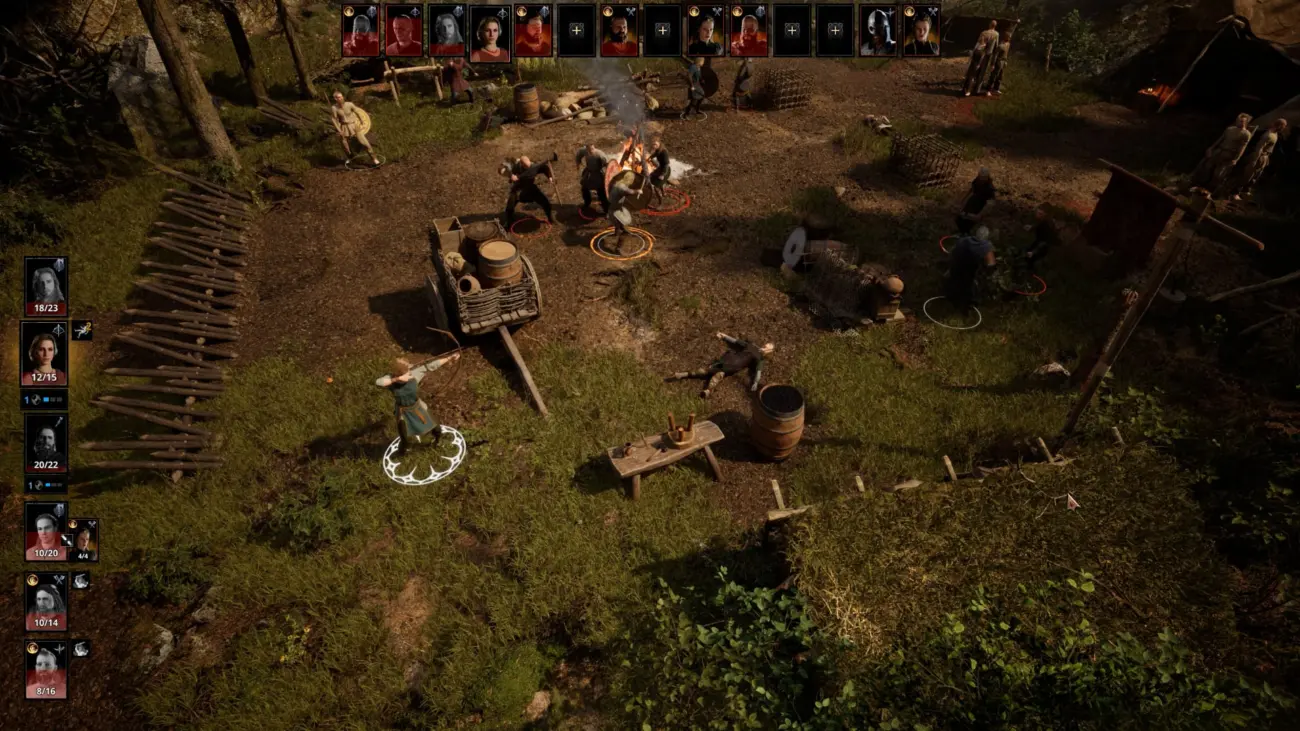Click the 4/4 ammo counter icon under the 10/20 portrait
The image size is (1300, 731).
[x=83, y=555]
